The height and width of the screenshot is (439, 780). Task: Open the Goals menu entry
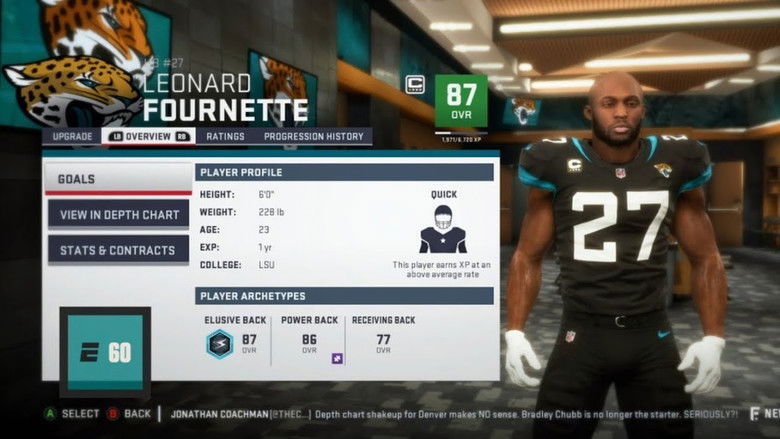118,179
